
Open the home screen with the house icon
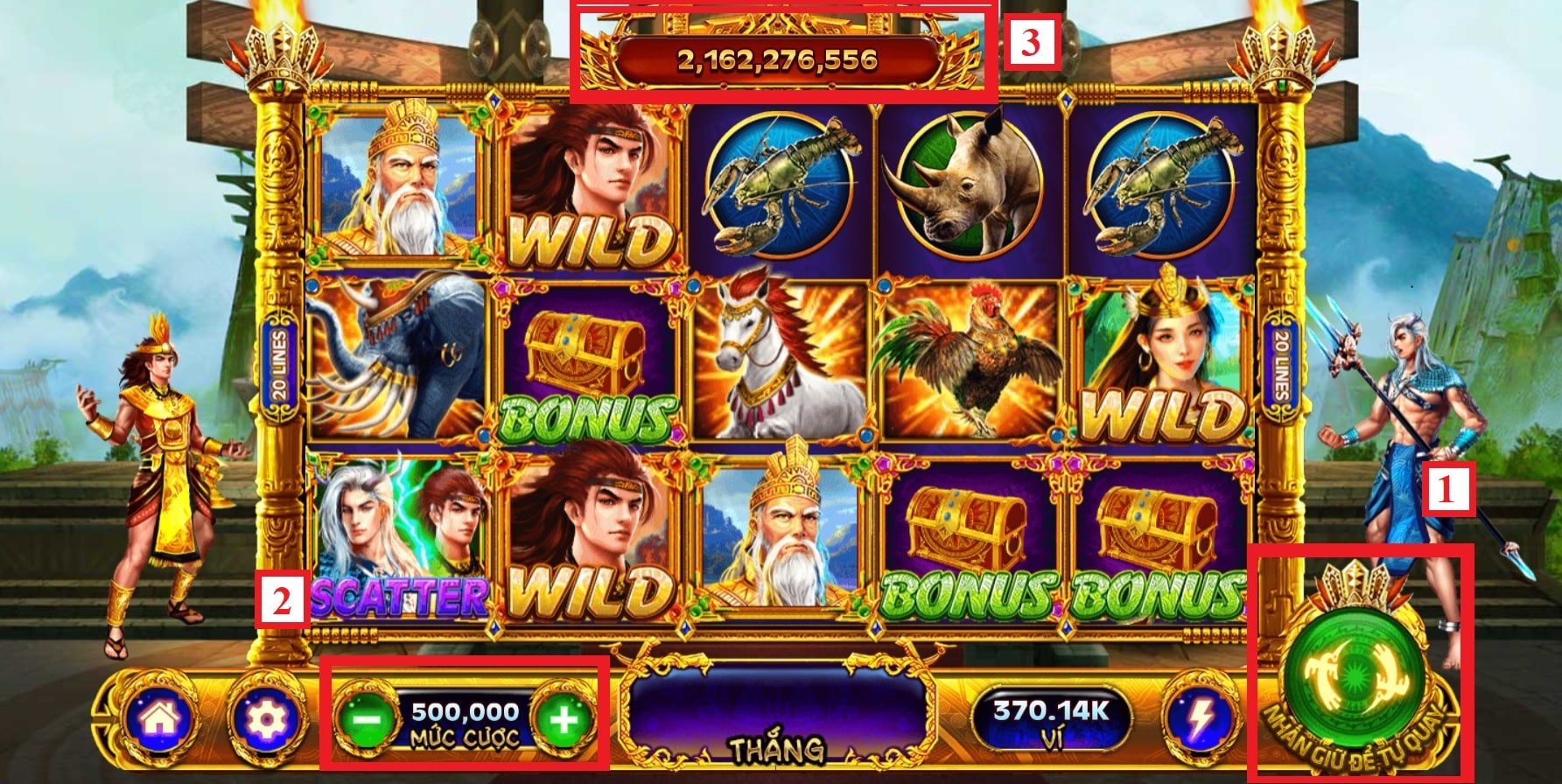(x=160, y=719)
